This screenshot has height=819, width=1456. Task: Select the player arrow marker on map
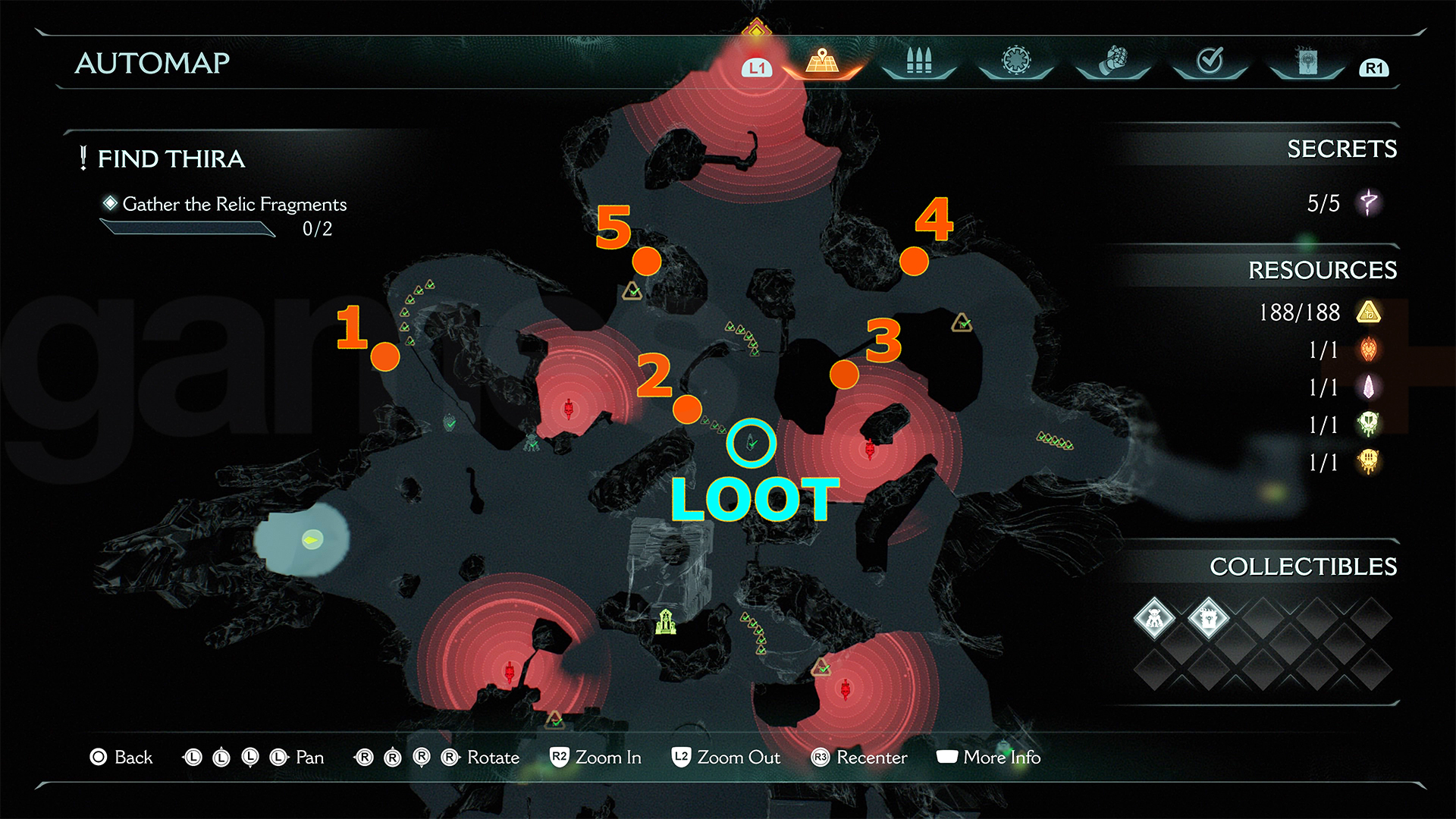[312, 539]
